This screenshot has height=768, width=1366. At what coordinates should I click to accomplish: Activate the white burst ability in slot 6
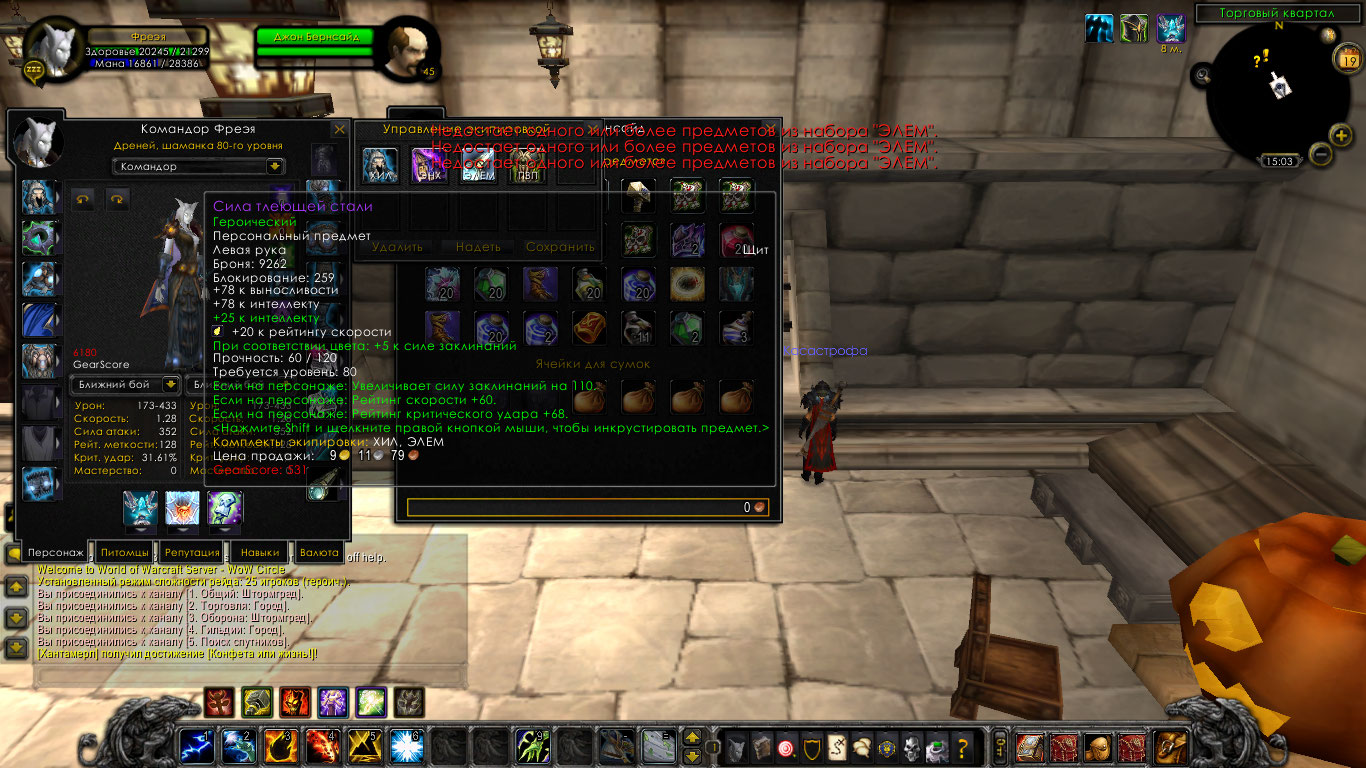click(405, 746)
